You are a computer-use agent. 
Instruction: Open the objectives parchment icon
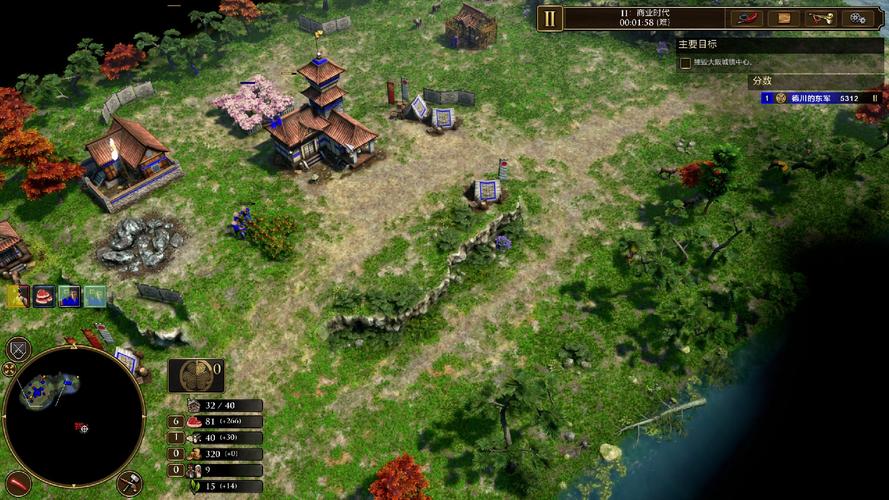784,18
